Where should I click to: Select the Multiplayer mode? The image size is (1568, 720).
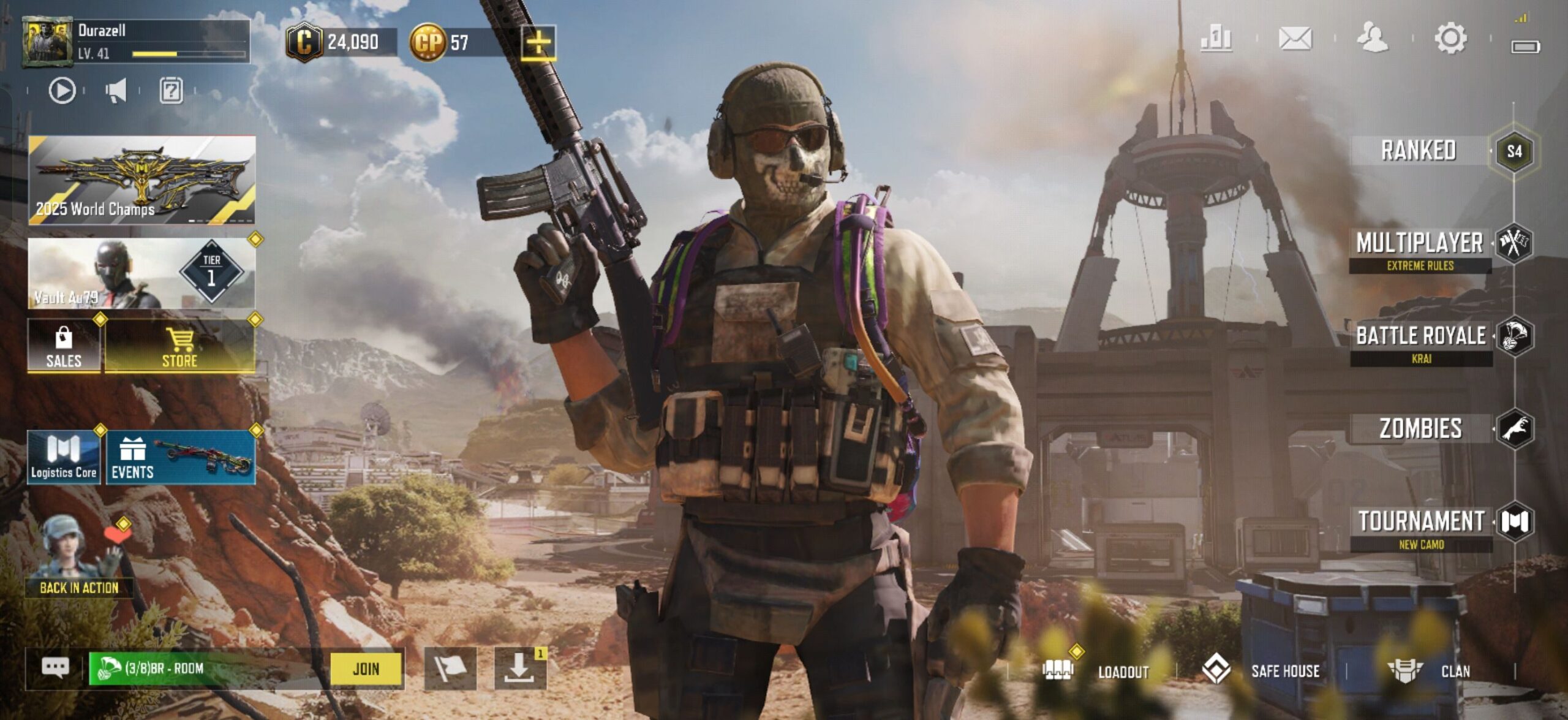[1420, 244]
